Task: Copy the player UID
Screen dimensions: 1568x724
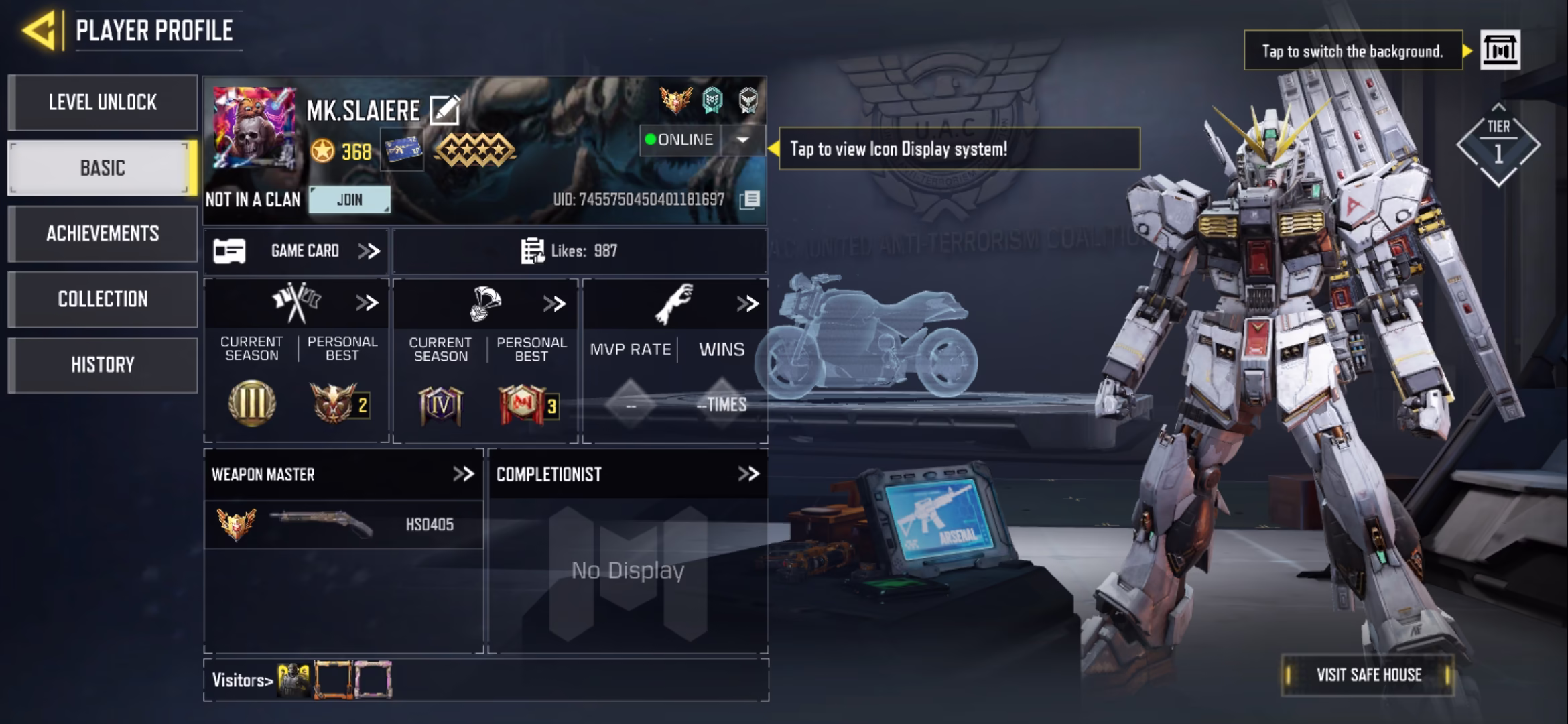Action: pos(749,200)
